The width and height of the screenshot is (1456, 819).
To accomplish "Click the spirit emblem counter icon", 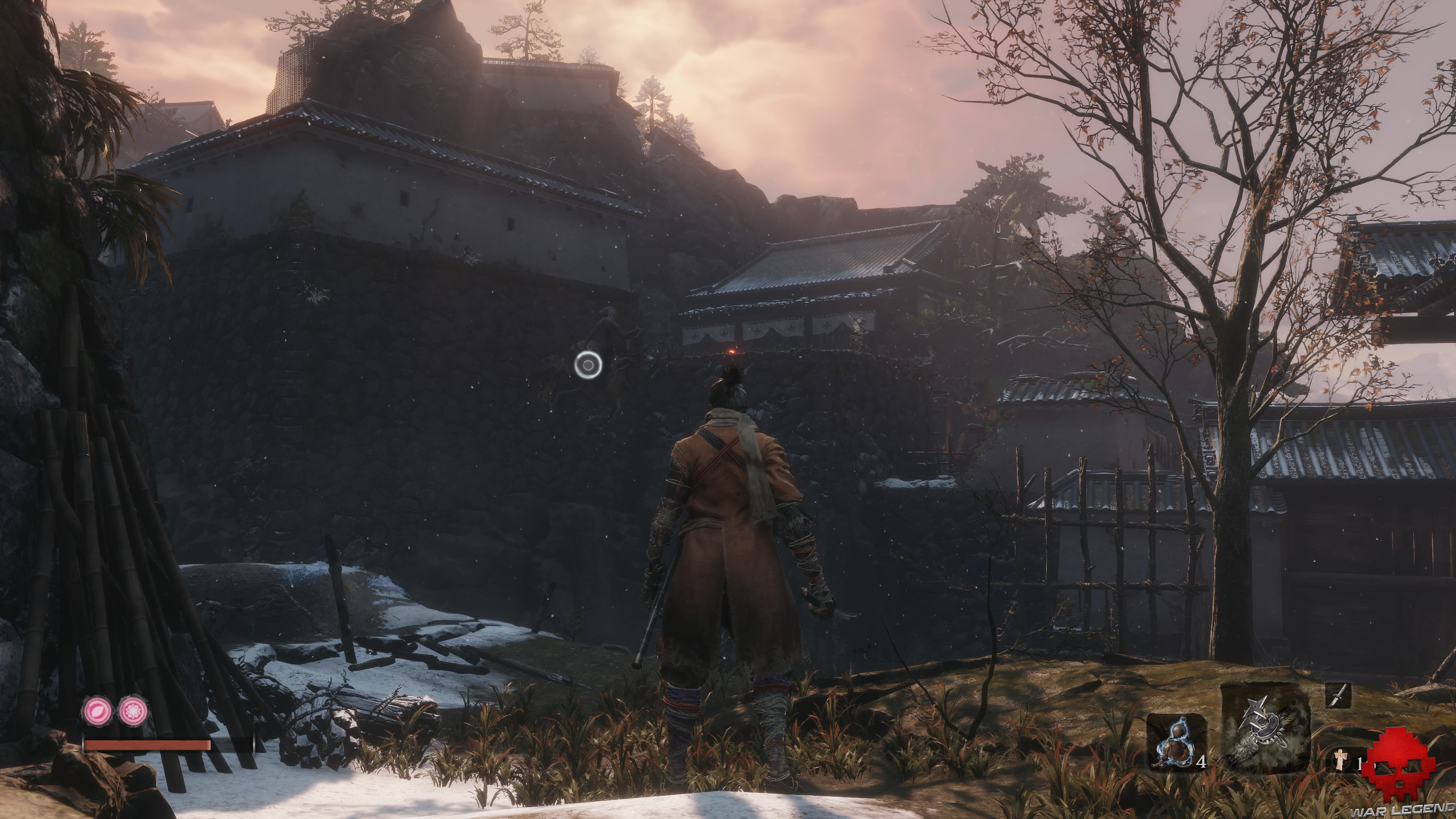I will click(1340, 761).
